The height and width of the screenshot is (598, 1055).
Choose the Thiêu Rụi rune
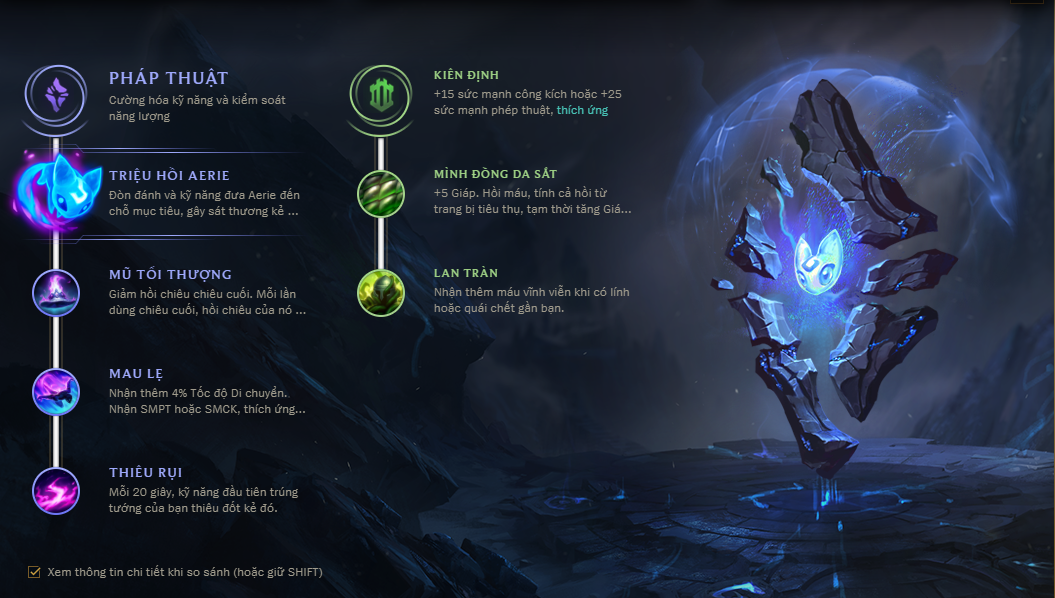click(x=56, y=490)
